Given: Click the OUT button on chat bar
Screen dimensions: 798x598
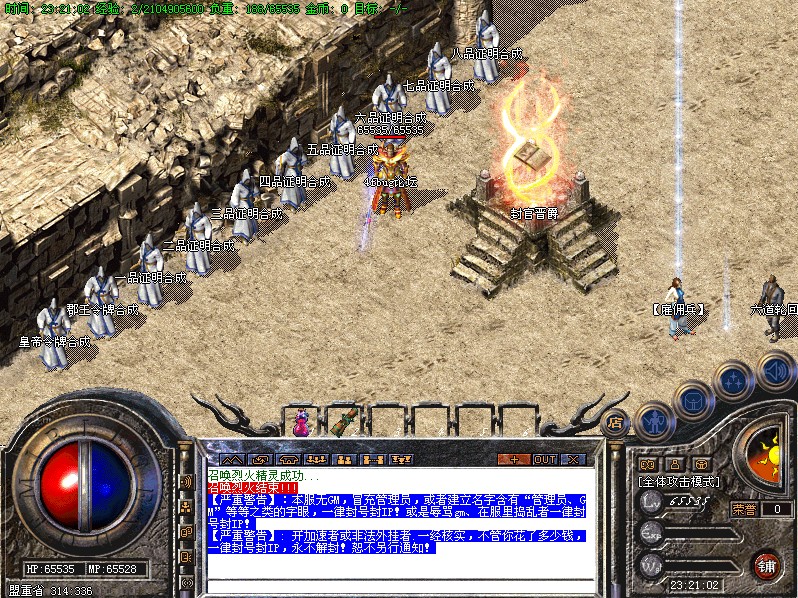Looking at the screenshot, I should click(x=544, y=459).
